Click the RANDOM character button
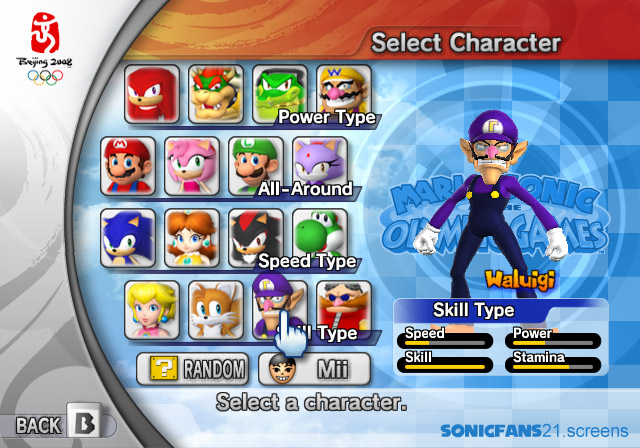The height and width of the screenshot is (448, 640). point(192,370)
